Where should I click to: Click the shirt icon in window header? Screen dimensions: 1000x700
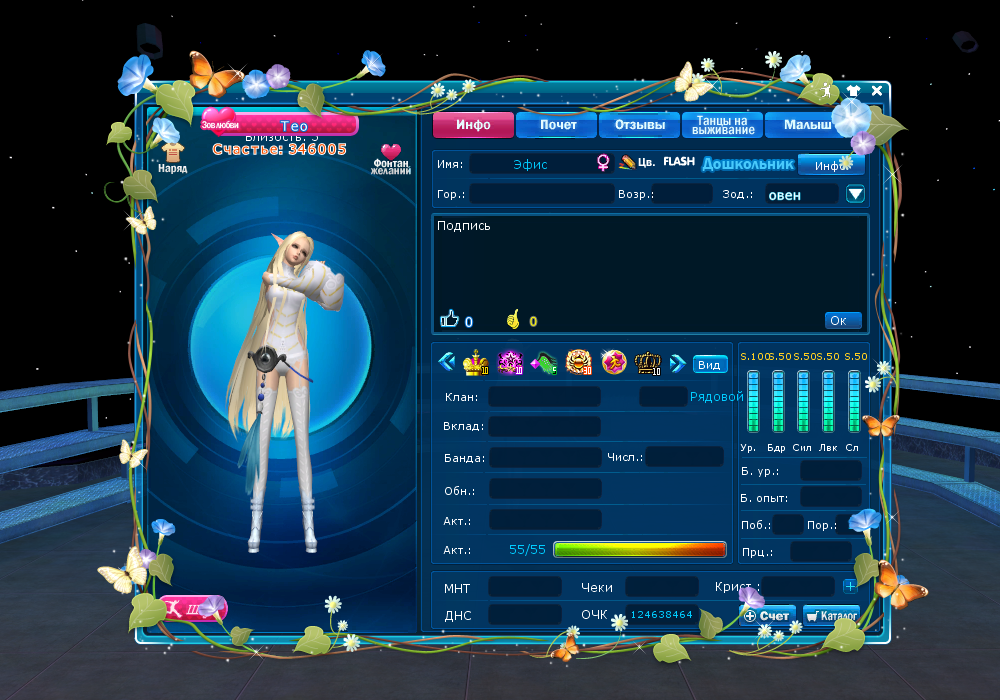coord(853,91)
